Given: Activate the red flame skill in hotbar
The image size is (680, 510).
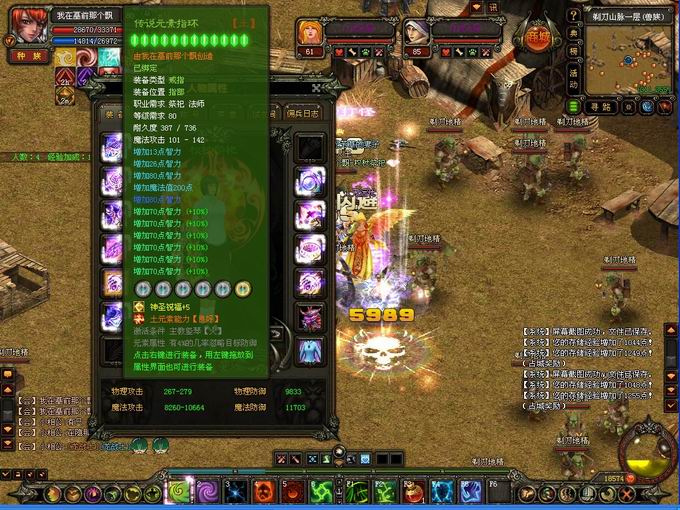Looking at the screenshot, I should [x=264, y=491].
